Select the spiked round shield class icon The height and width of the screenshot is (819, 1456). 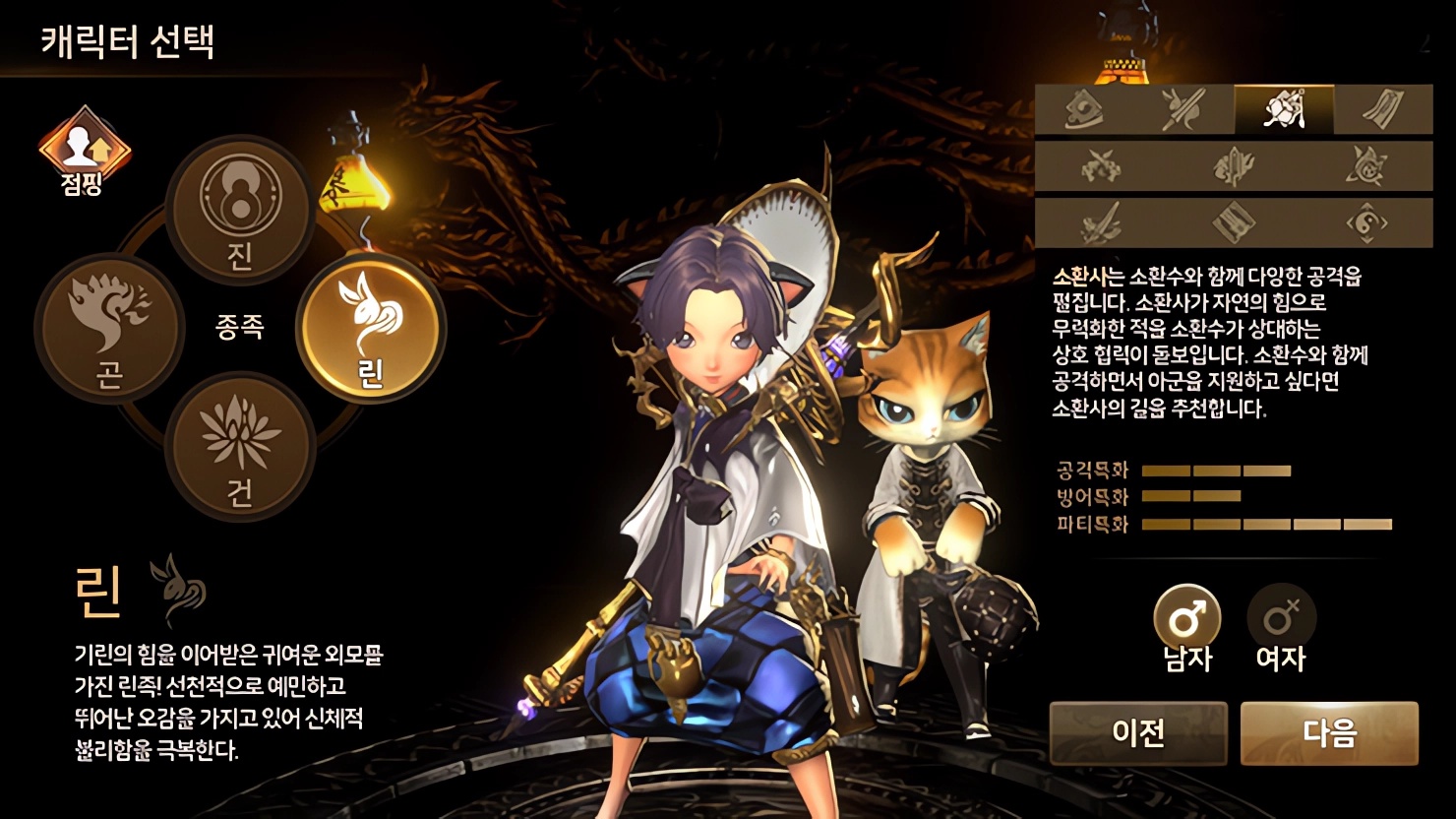point(1366,166)
